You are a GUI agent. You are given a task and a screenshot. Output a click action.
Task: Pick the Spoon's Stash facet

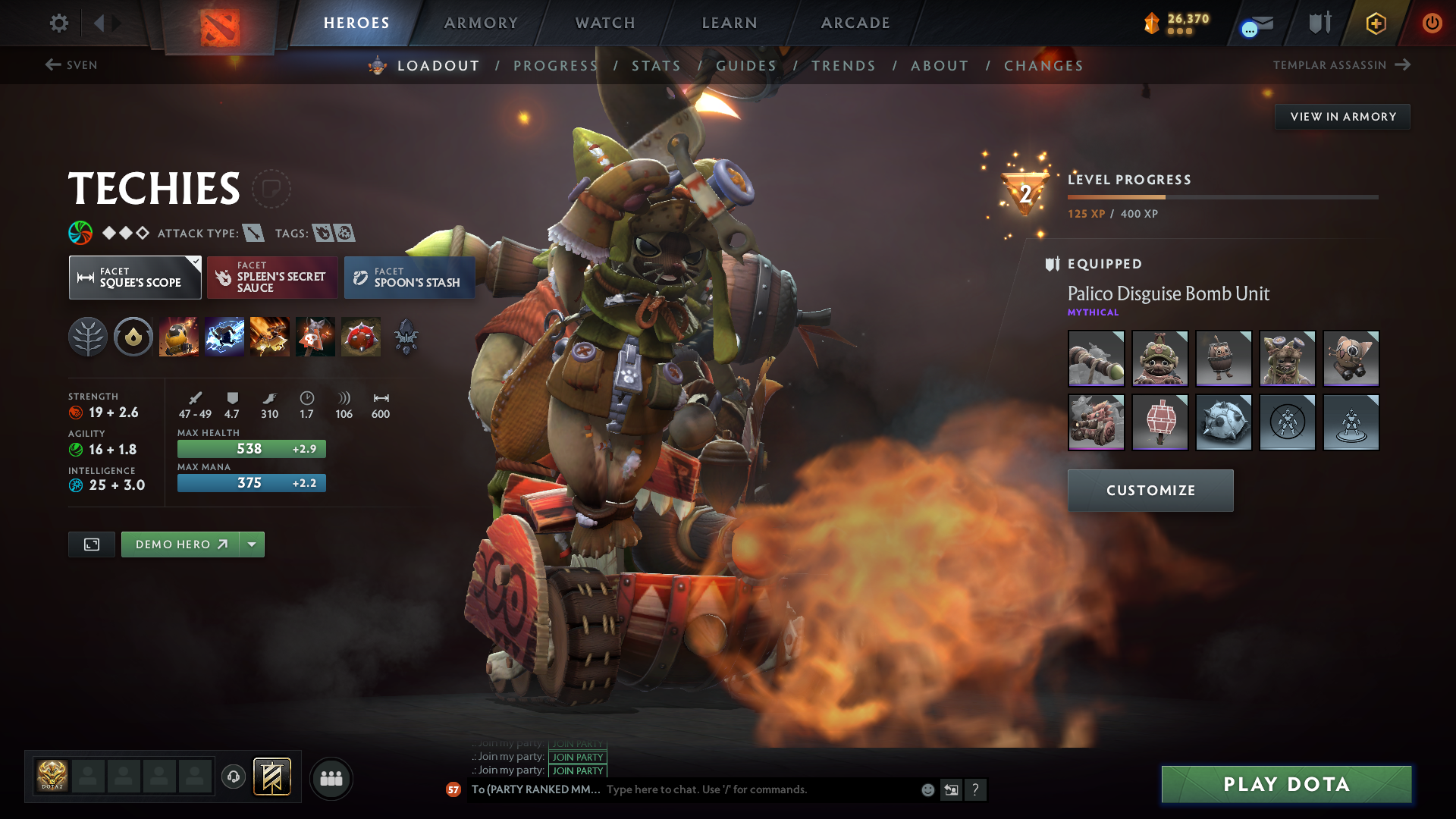(x=409, y=278)
